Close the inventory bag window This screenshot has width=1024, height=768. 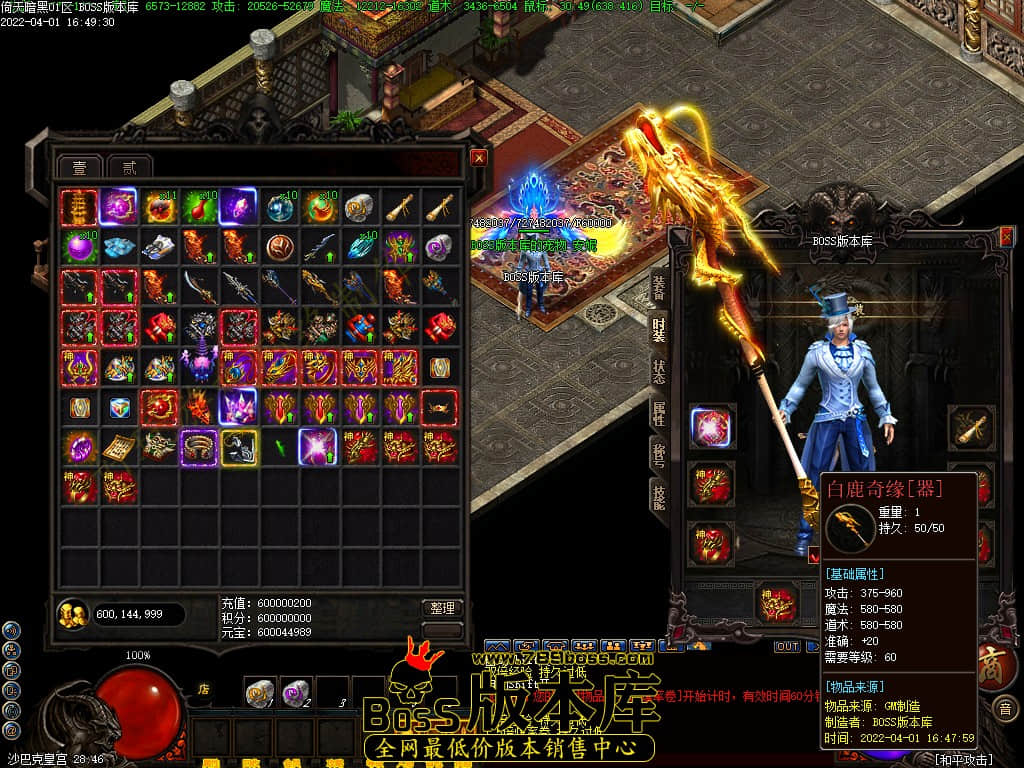(x=479, y=157)
